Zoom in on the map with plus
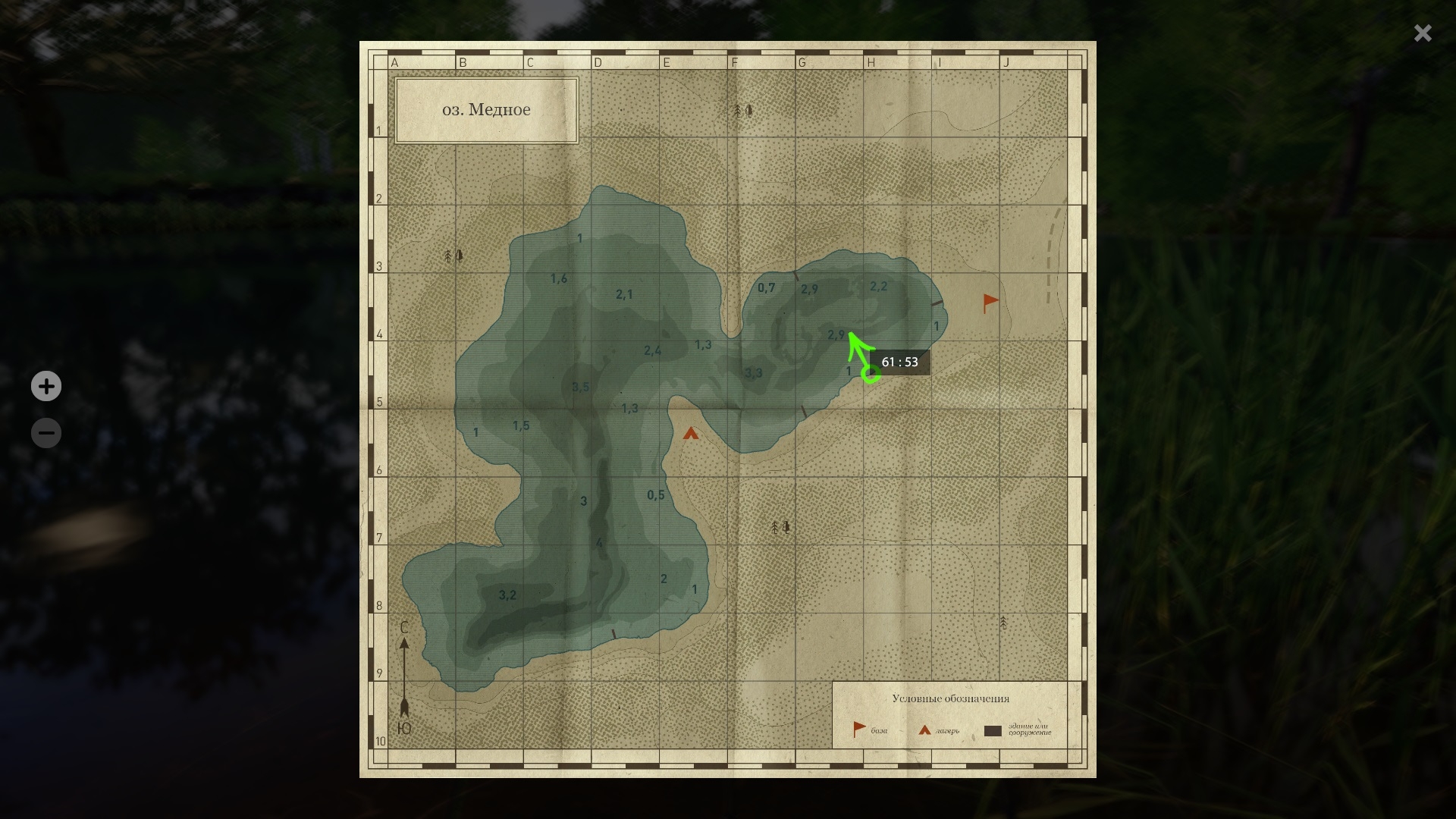This screenshot has width=1456, height=819. pos(46,386)
